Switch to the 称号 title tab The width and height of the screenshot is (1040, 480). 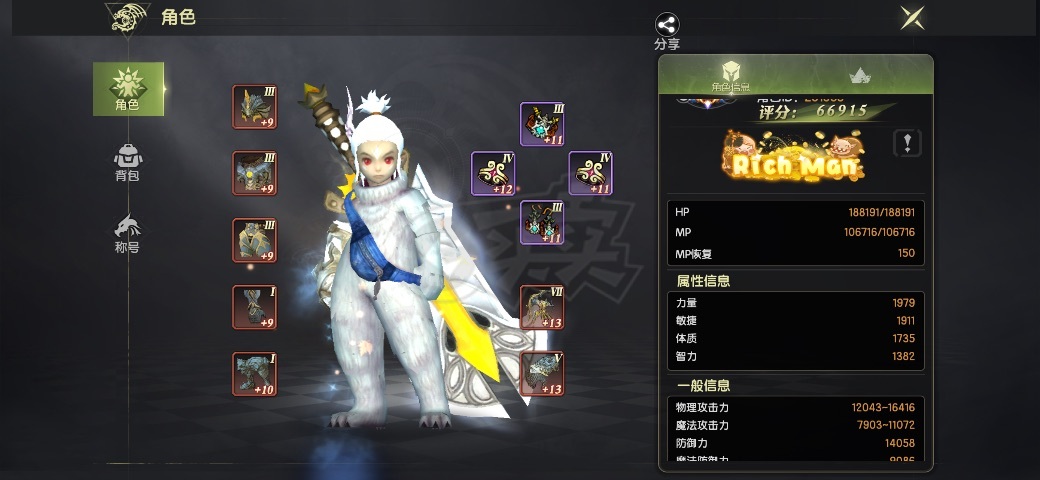point(127,232)
